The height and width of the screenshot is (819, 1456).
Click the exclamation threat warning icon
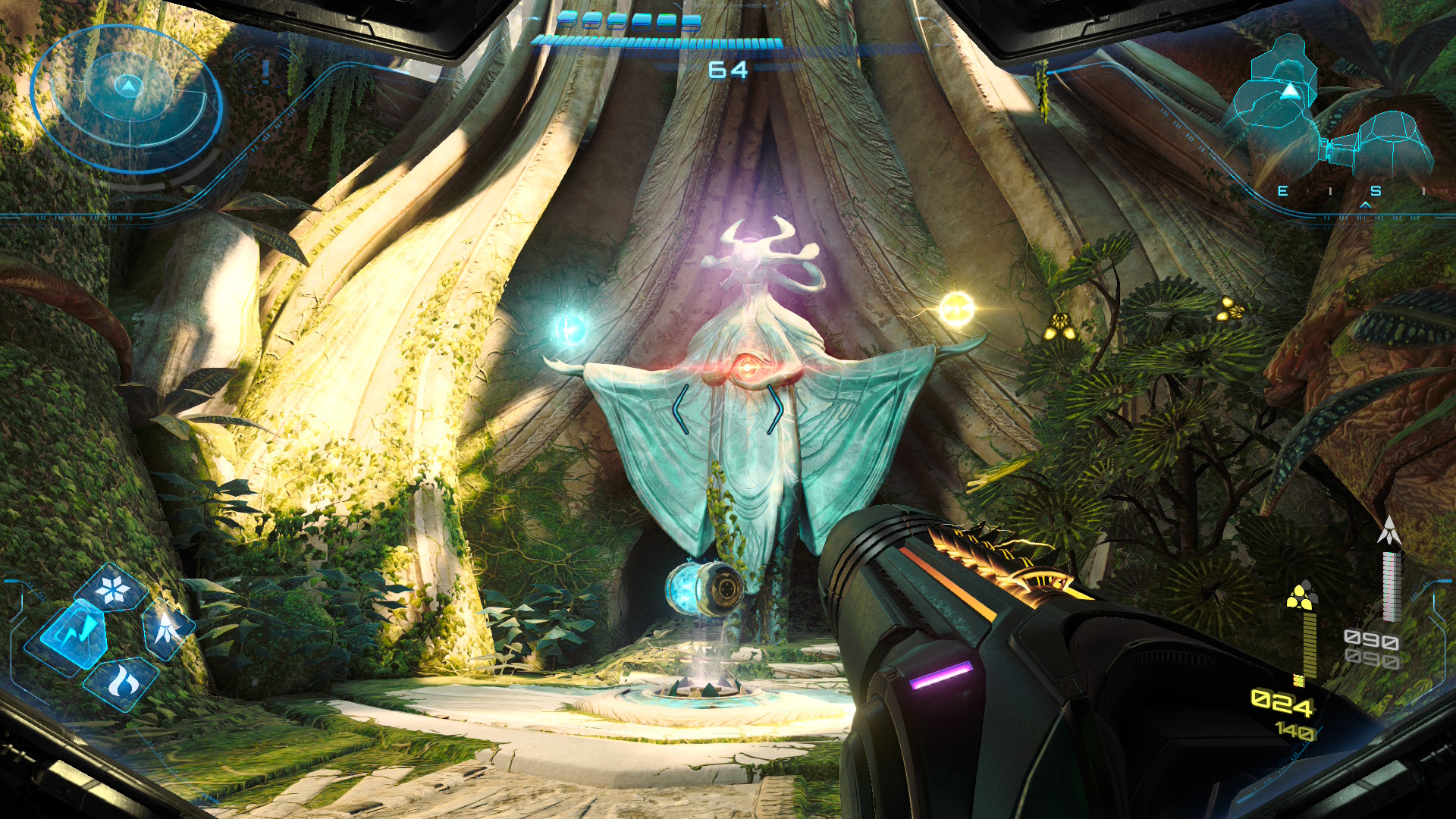pos(265,71)
